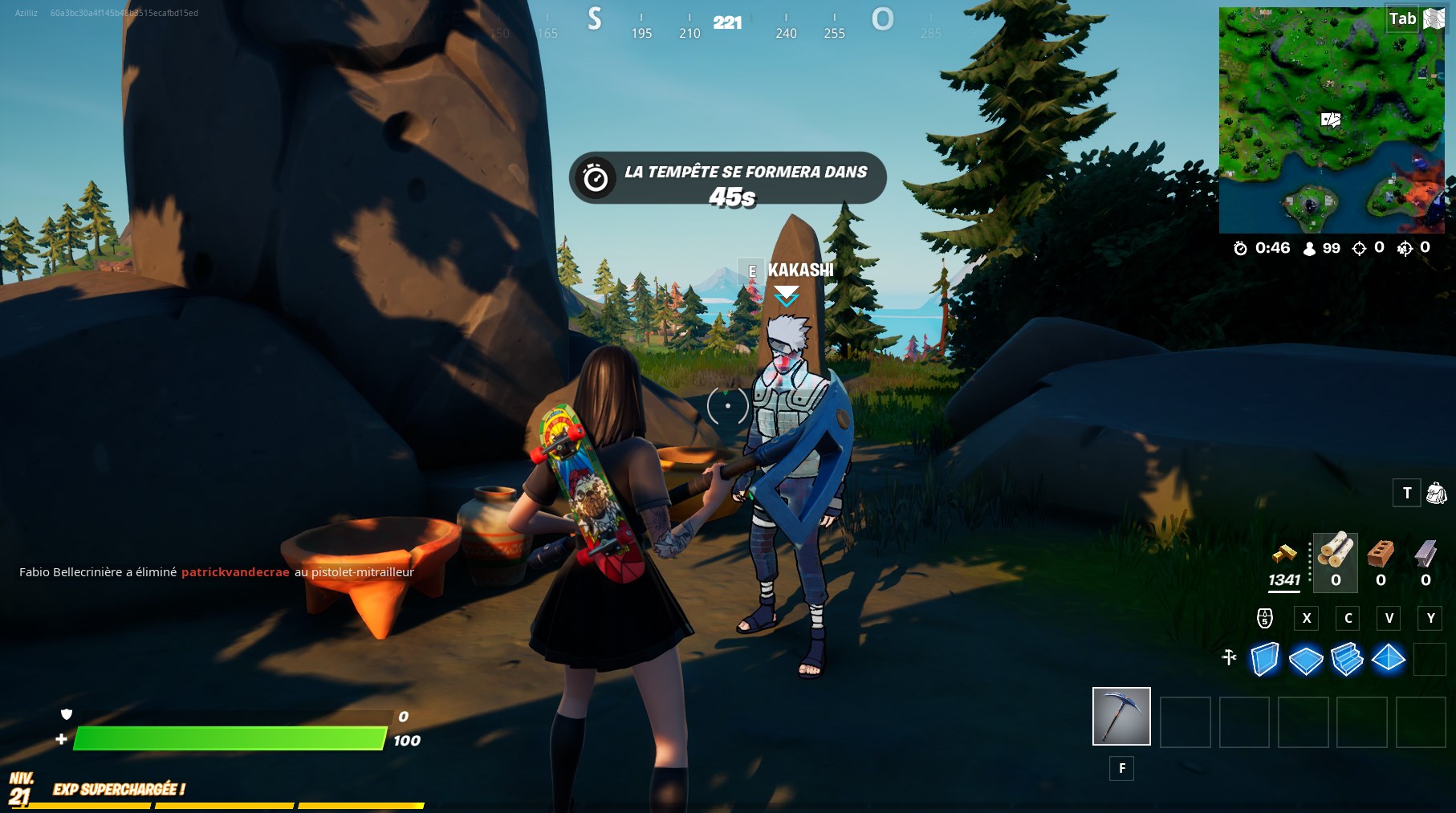This screenshot has width=1456, height=813.
Task: Click the storm timer stopwatch icon below the minimap
Action: click(1241, 248)
